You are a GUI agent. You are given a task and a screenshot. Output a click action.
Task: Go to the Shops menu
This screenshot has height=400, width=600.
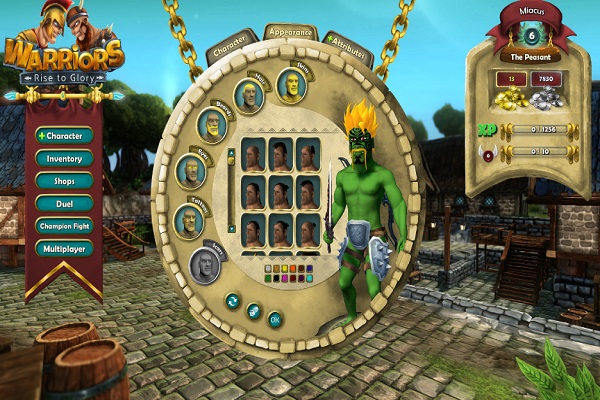click(x=67, y=181)
